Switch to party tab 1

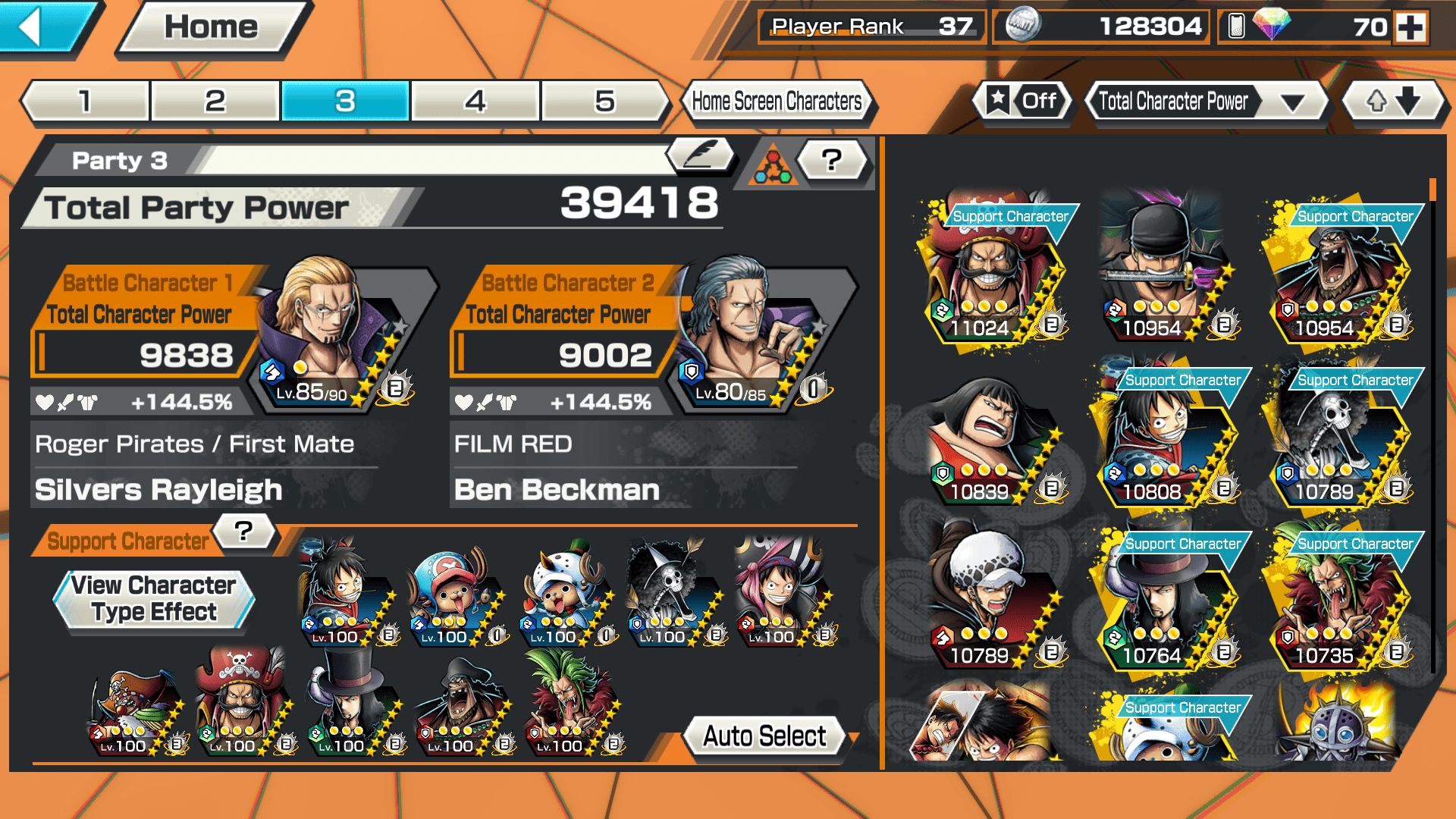pos(86,101)
